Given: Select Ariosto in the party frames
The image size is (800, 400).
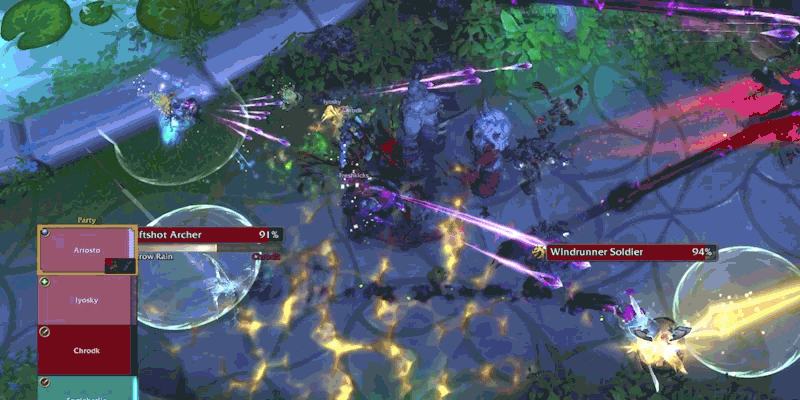Looking at the screenshot, I should pos(86,250).
